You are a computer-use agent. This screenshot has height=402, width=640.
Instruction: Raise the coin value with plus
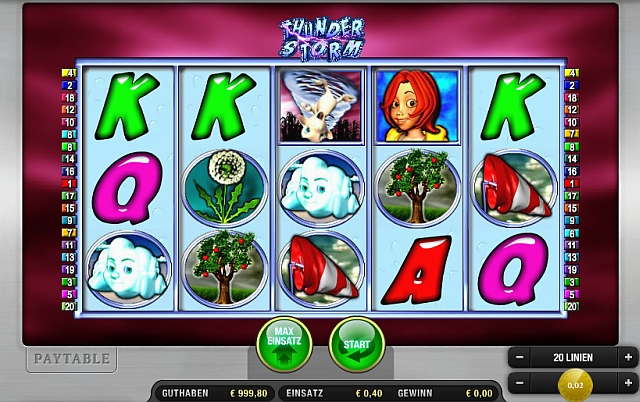(628, 383)
